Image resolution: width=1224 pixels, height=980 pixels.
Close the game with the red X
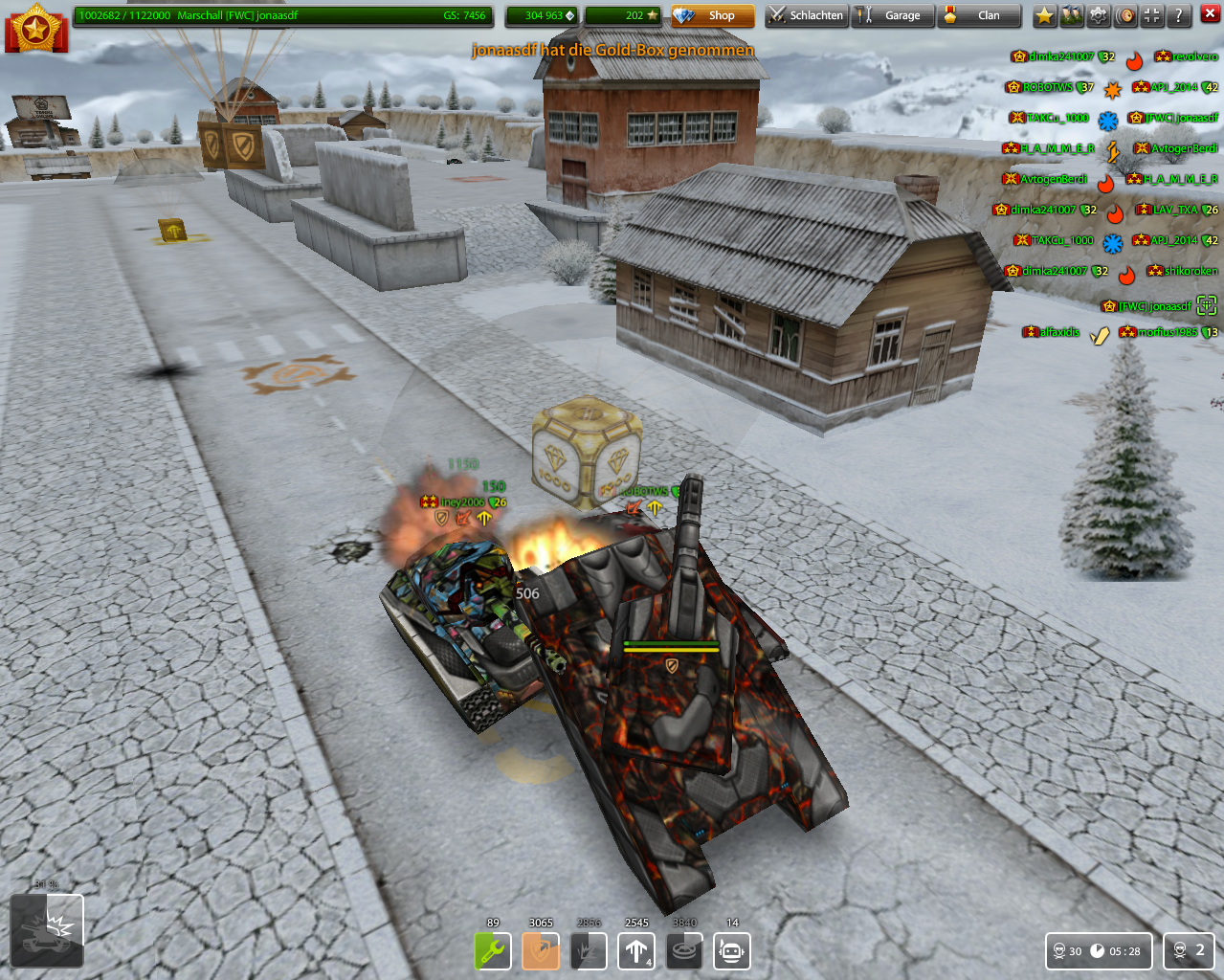(1210, 14)
